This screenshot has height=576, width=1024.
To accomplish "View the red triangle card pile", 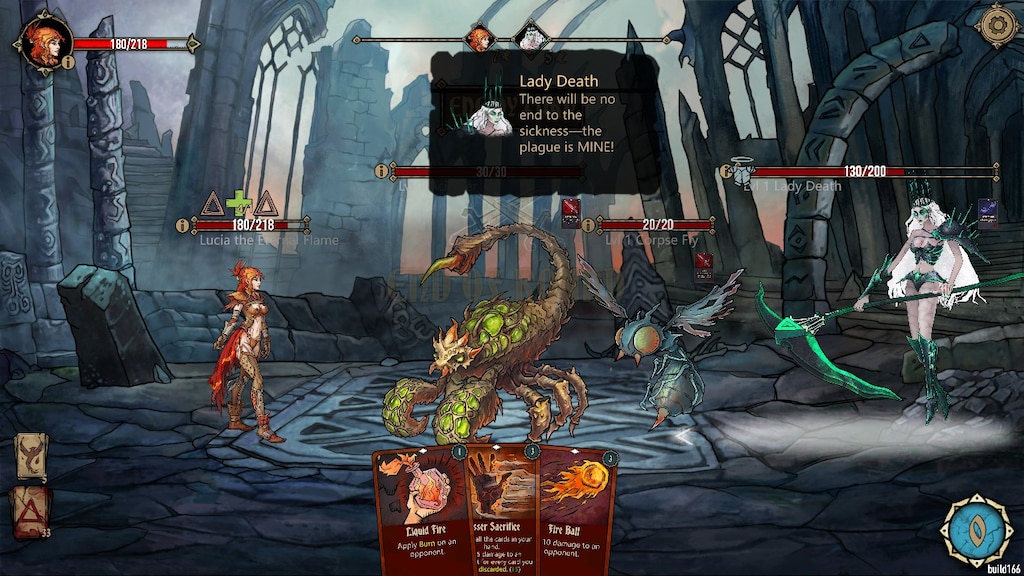I will [x=30, y=508].
